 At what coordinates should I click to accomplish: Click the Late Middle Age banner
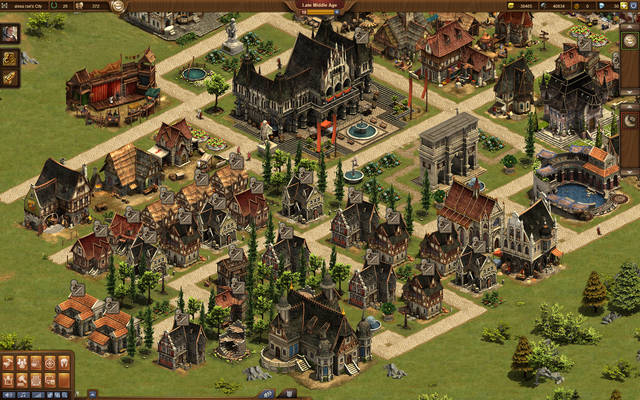tap(321, 5)
